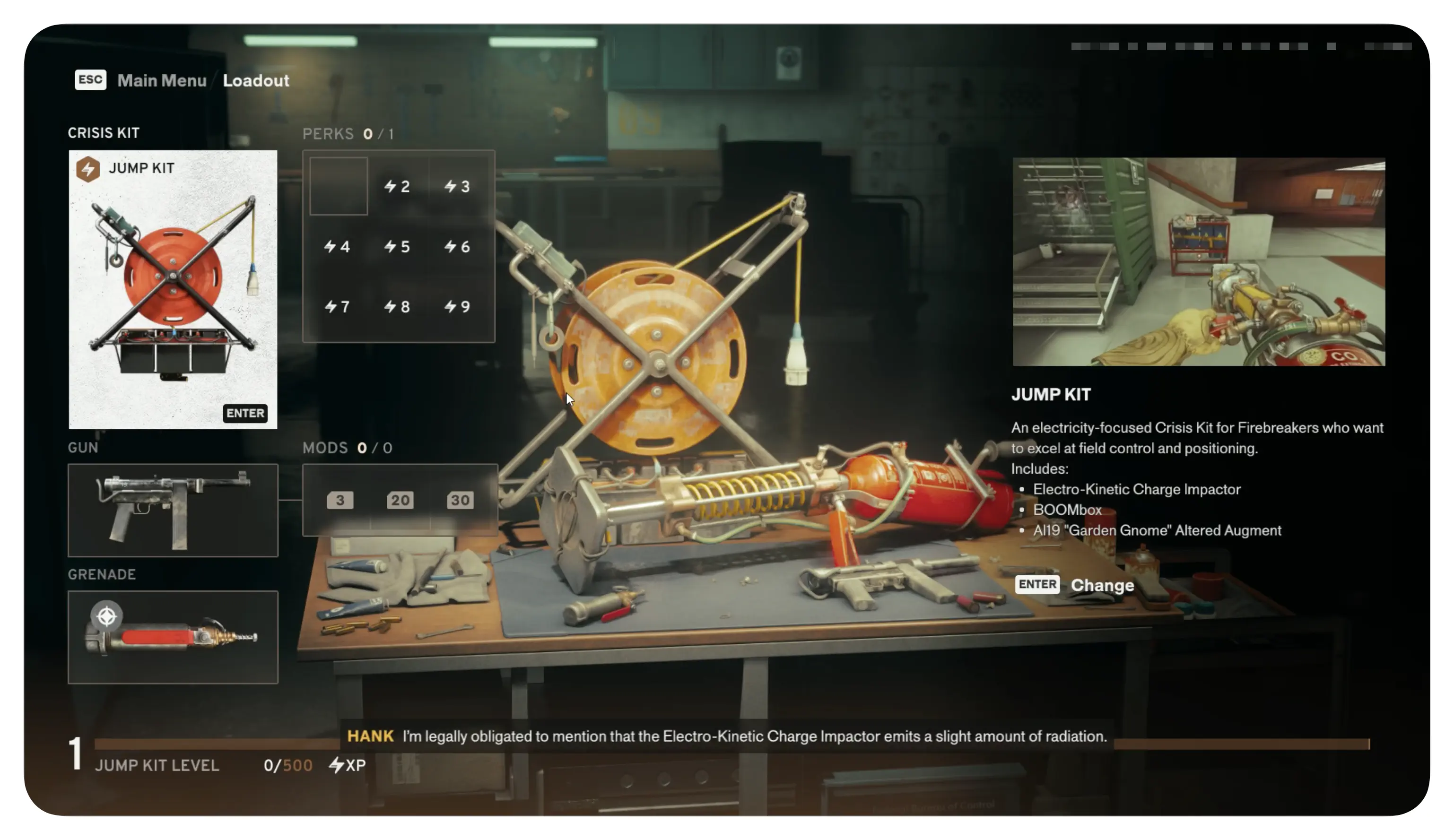Screen dimensions: 1454x840
Task: Select the mod slot labeled 30
Action: 460,500
